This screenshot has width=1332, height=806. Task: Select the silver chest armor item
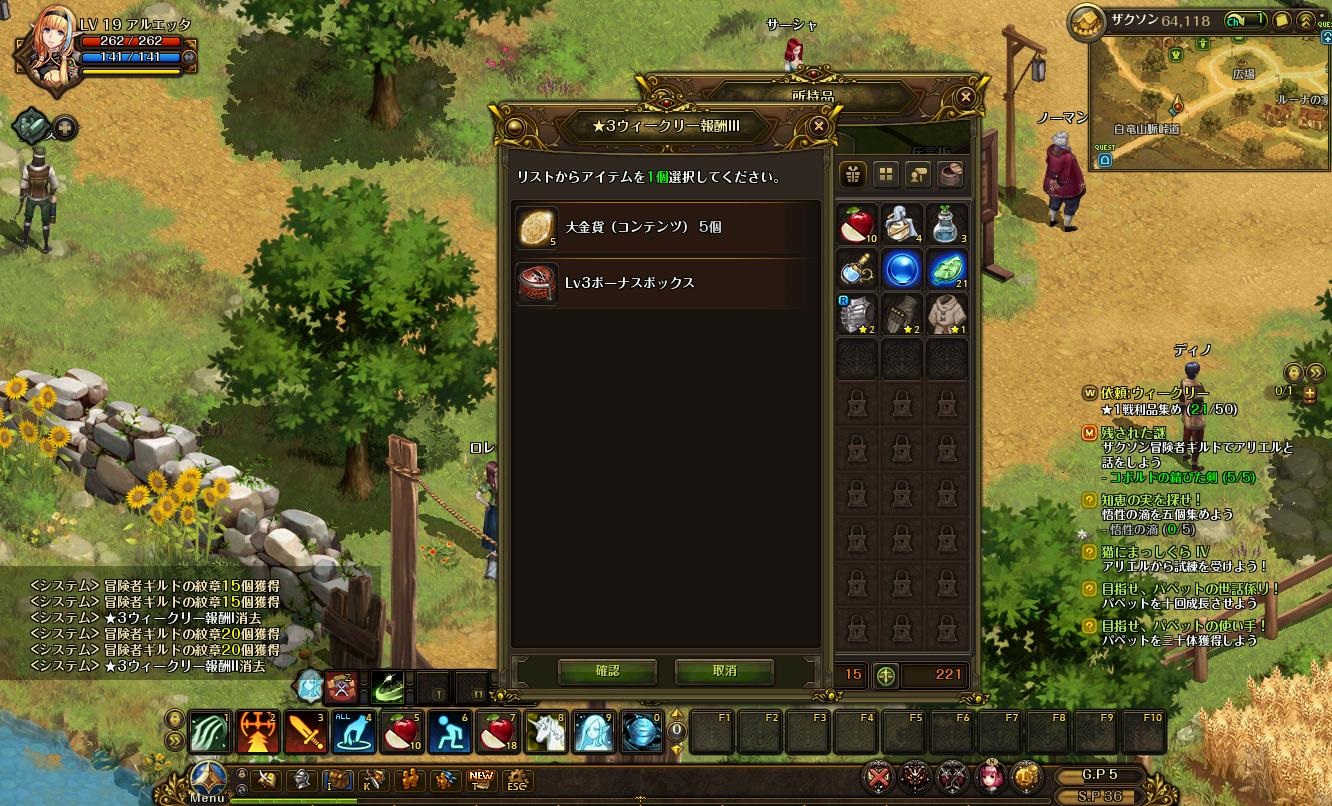[857, 313]
